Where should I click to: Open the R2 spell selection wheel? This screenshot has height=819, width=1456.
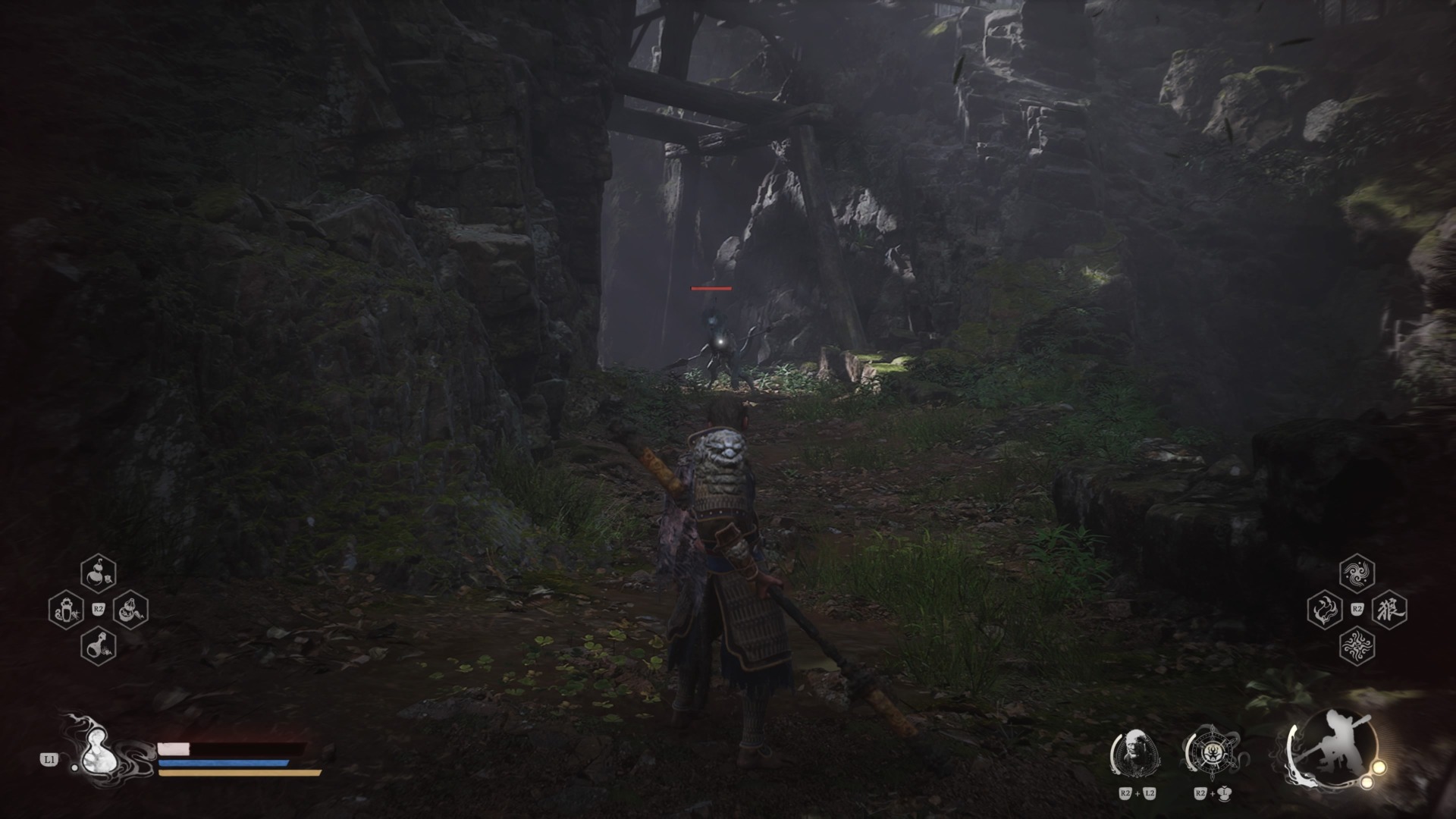[x=1357, y=609]
